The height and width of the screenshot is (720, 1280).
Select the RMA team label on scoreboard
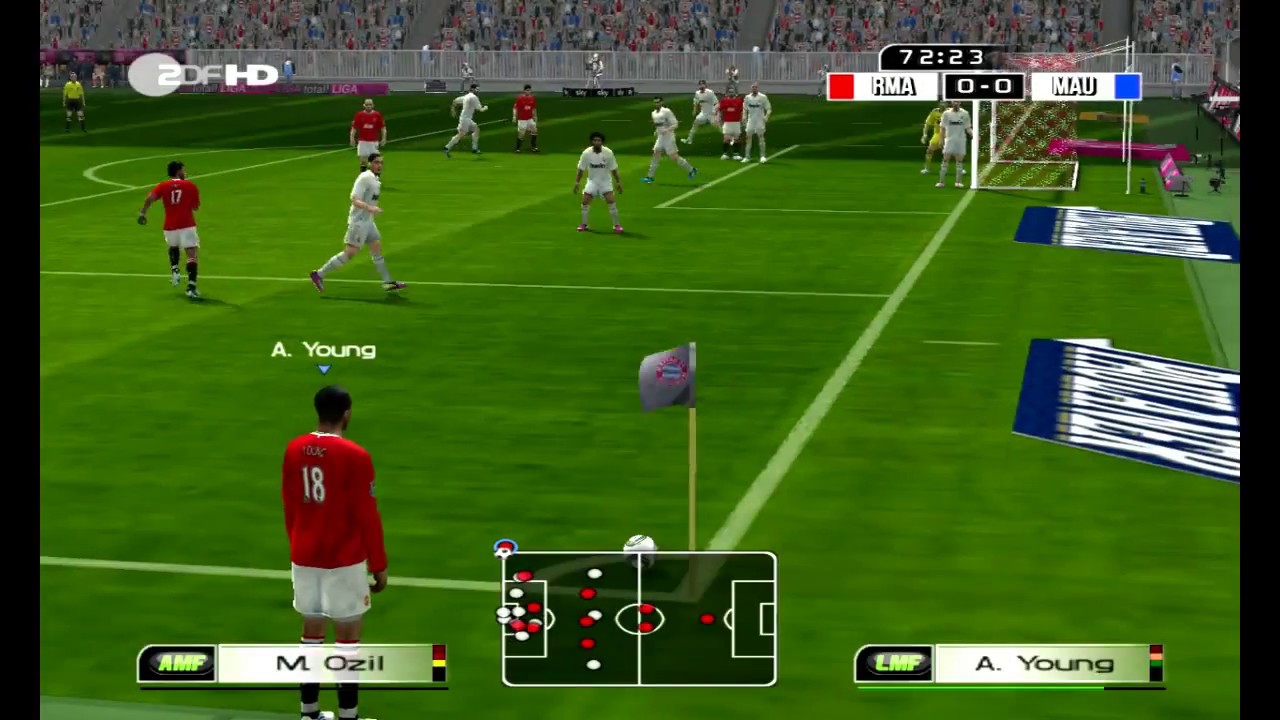[892, 87]
